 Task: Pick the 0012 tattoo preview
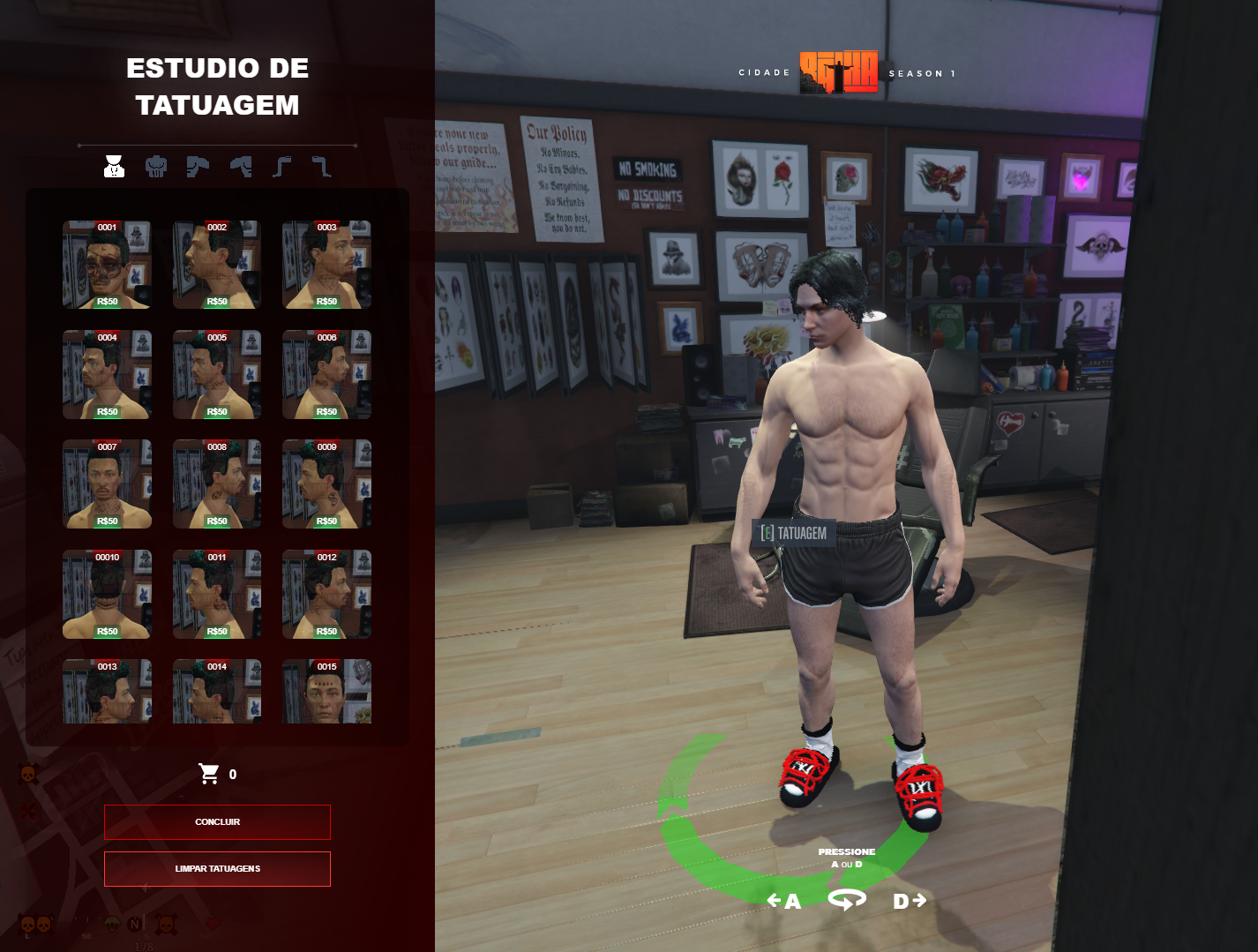[x=326, y=595]
